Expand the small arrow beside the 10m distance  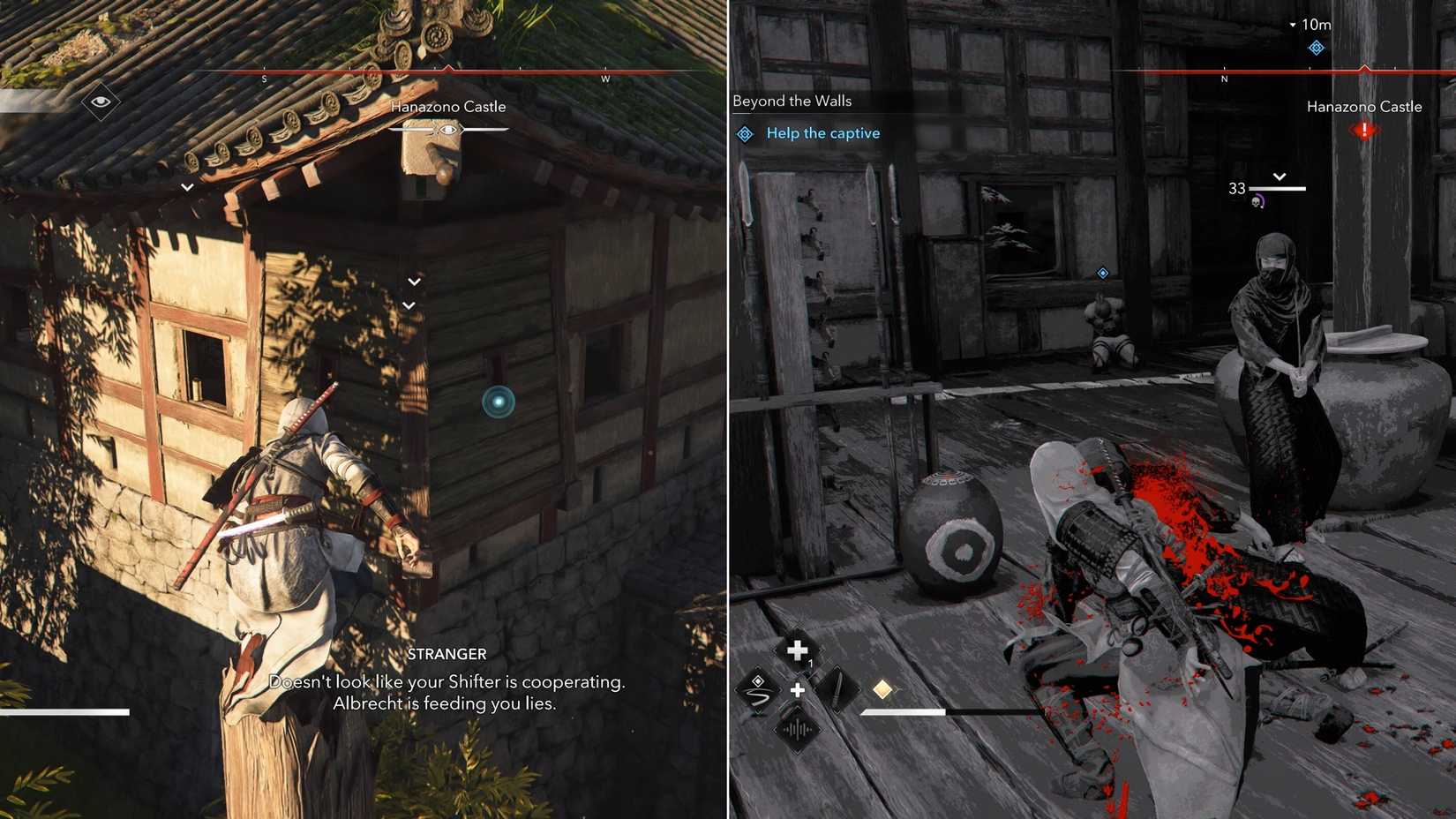[x=1293, y=24]
